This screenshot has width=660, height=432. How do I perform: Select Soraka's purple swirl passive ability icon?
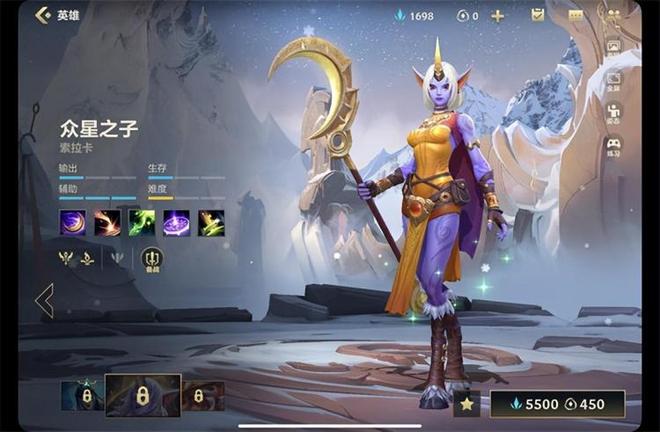pyautogui.click(x=72, y=223)
